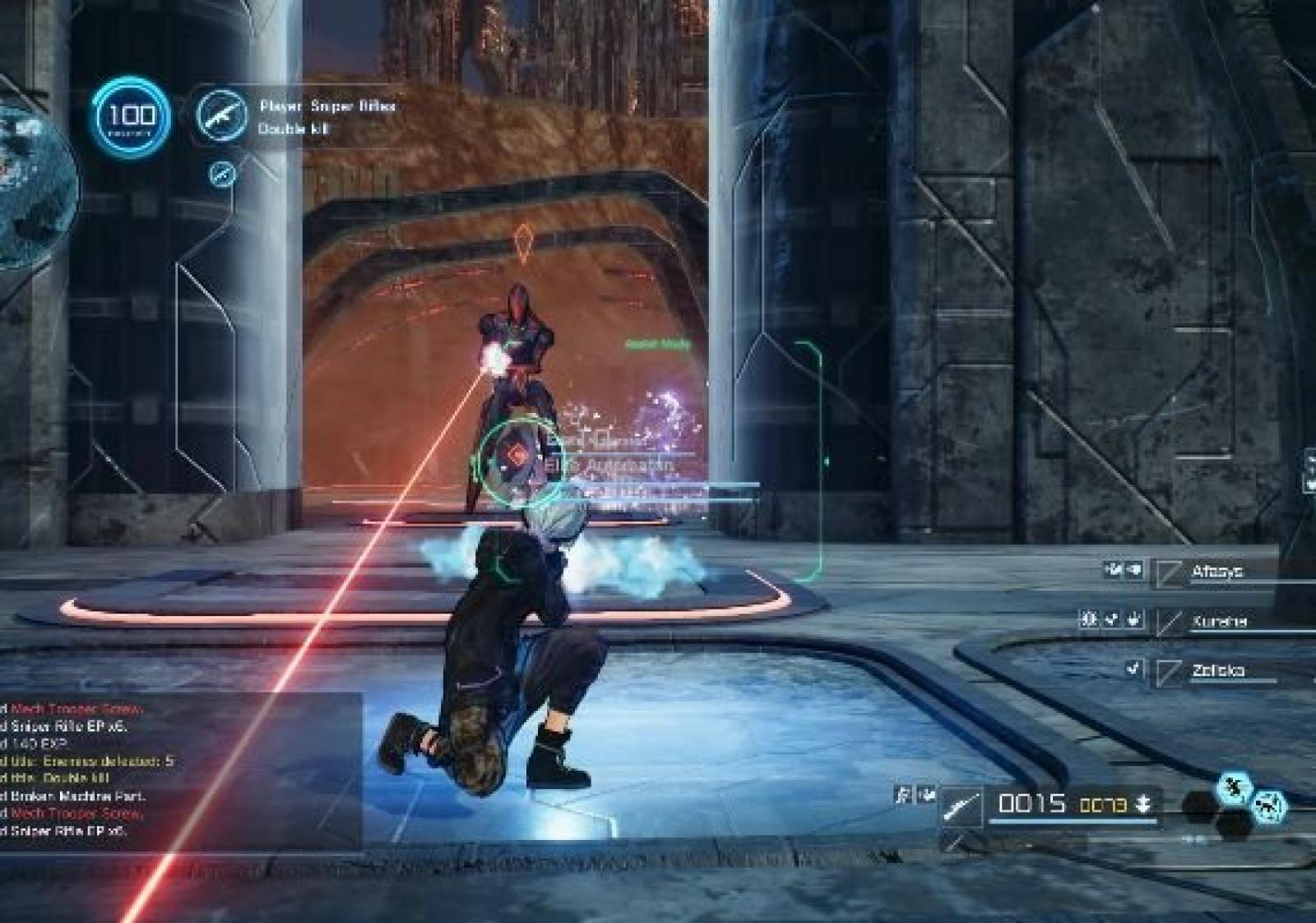Click the equipped sniper rifle weapon slot
This screenshot has height=923, width=1316.
point(961,805)
